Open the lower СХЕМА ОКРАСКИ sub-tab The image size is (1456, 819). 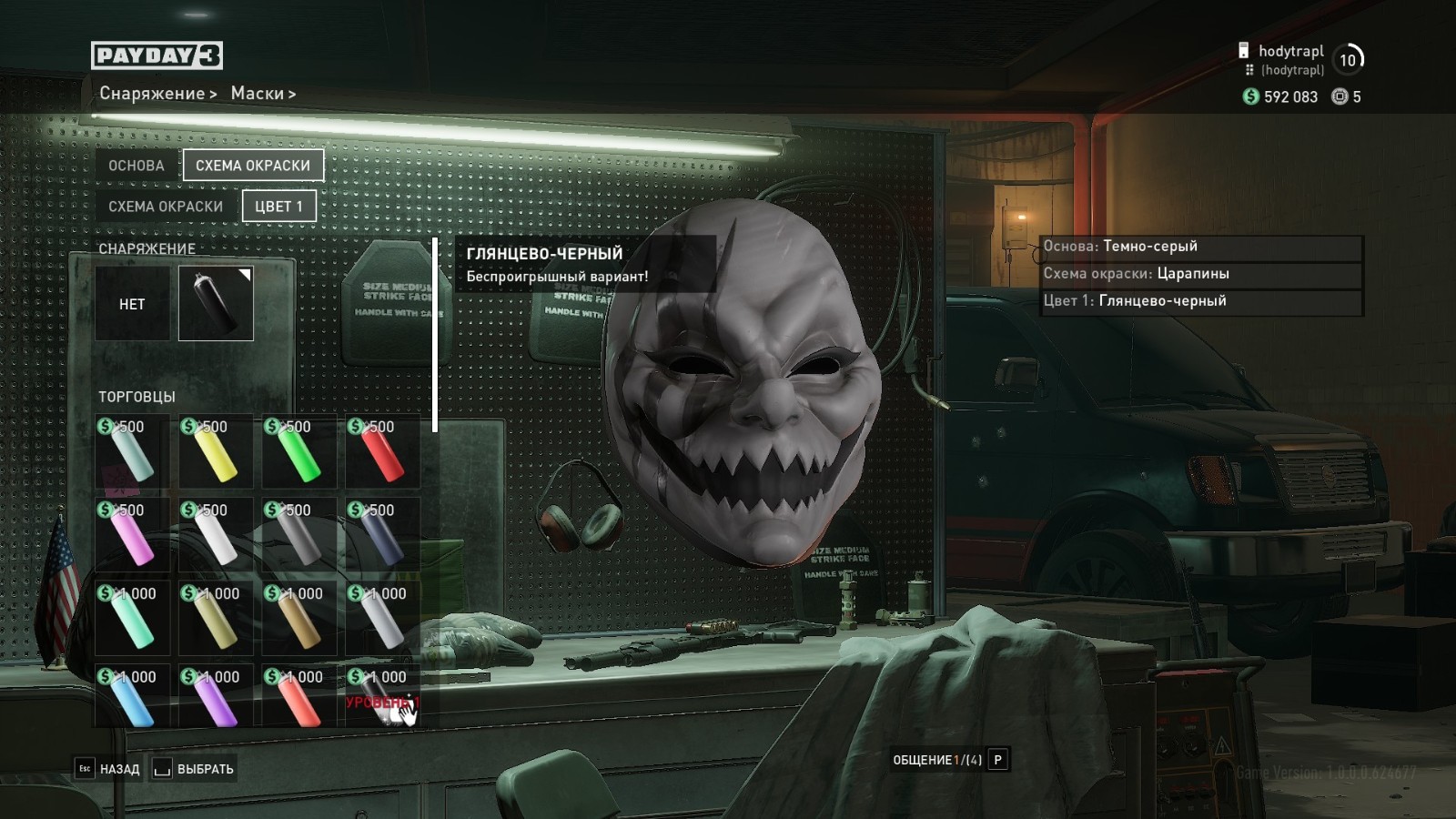click(166, 207)
